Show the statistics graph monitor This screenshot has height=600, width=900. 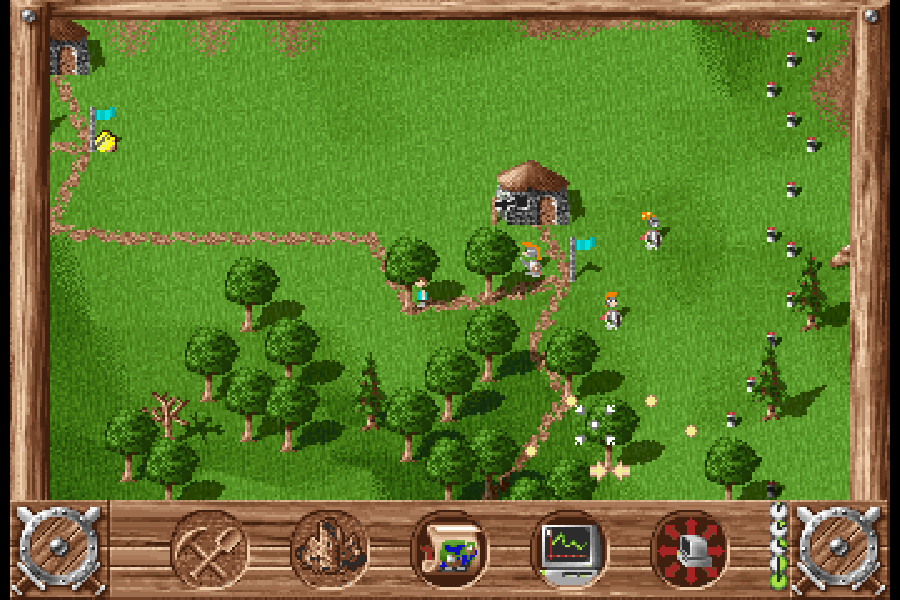(570, 549)
